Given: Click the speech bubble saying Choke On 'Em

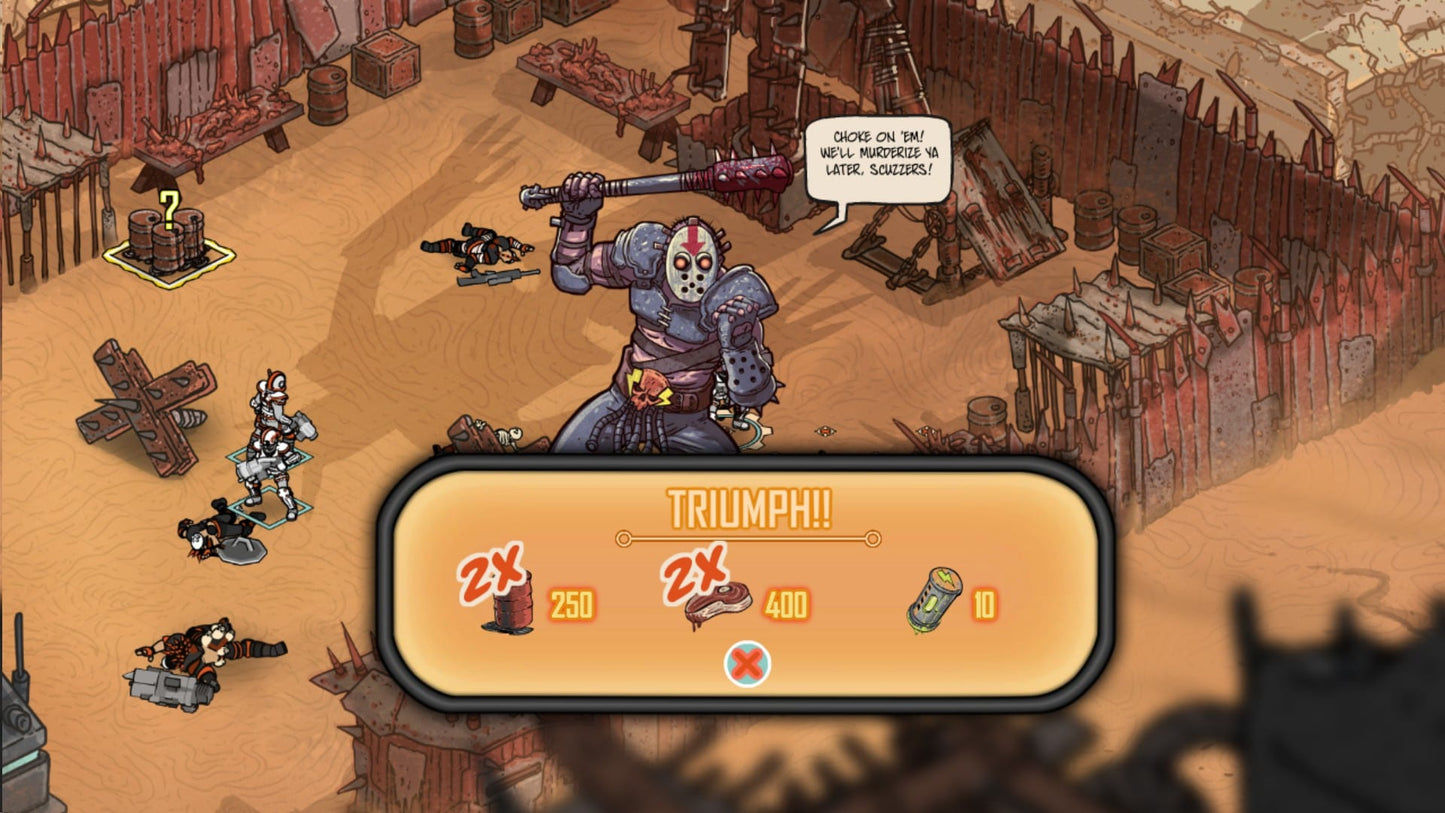Looking at the screenshot, I should pyautogui.click(x=877, y=155).
